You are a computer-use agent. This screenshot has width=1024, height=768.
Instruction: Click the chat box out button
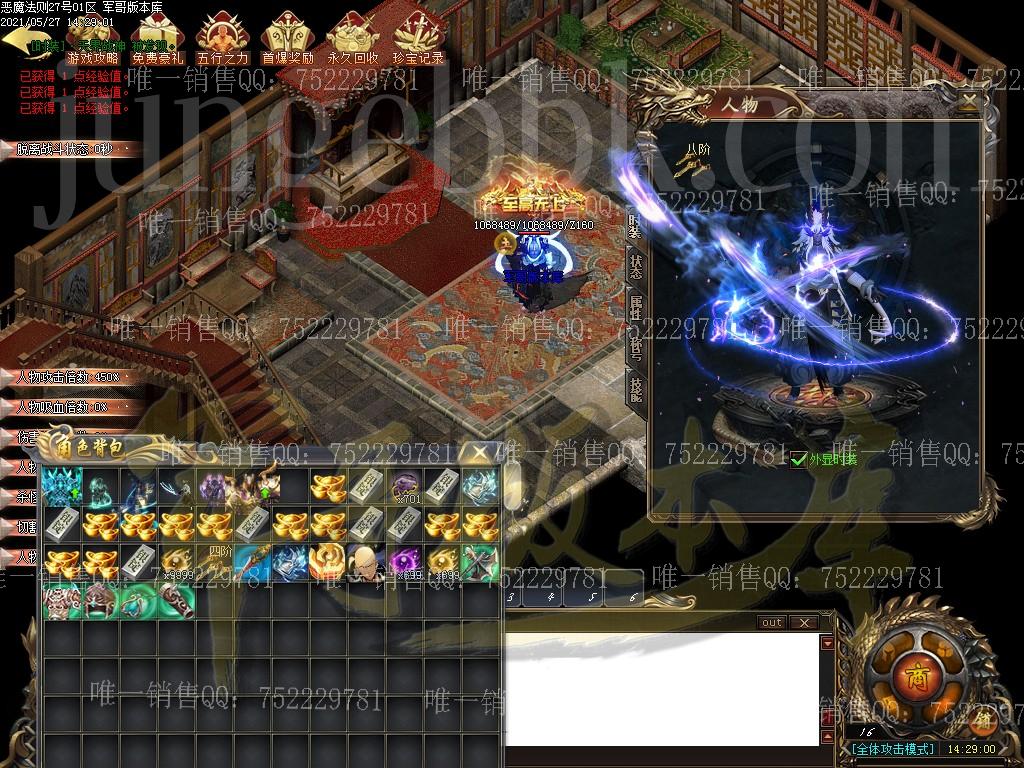coord(772,622)
